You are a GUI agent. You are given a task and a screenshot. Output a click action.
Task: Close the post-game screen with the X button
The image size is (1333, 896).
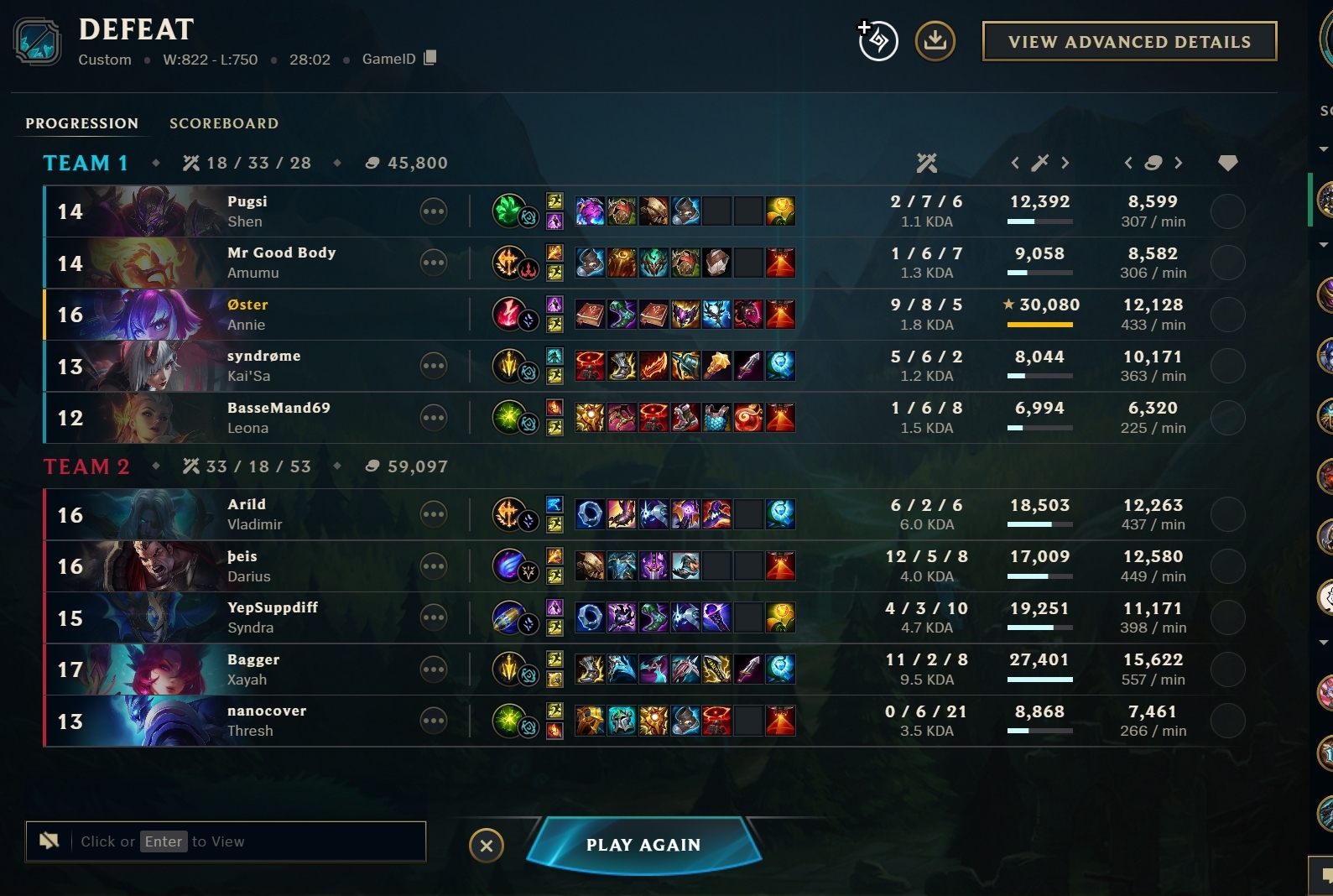pyautogui.click(x=487, y=846)
